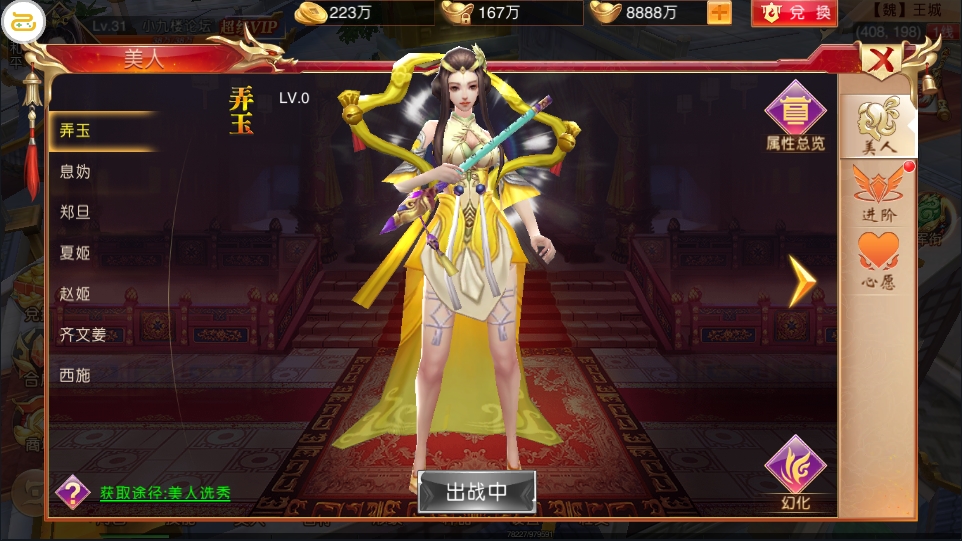Click the purple question mark help icon
Image resolution: width=962 pixels, height=541 pixels.
[x=72, y=491]
